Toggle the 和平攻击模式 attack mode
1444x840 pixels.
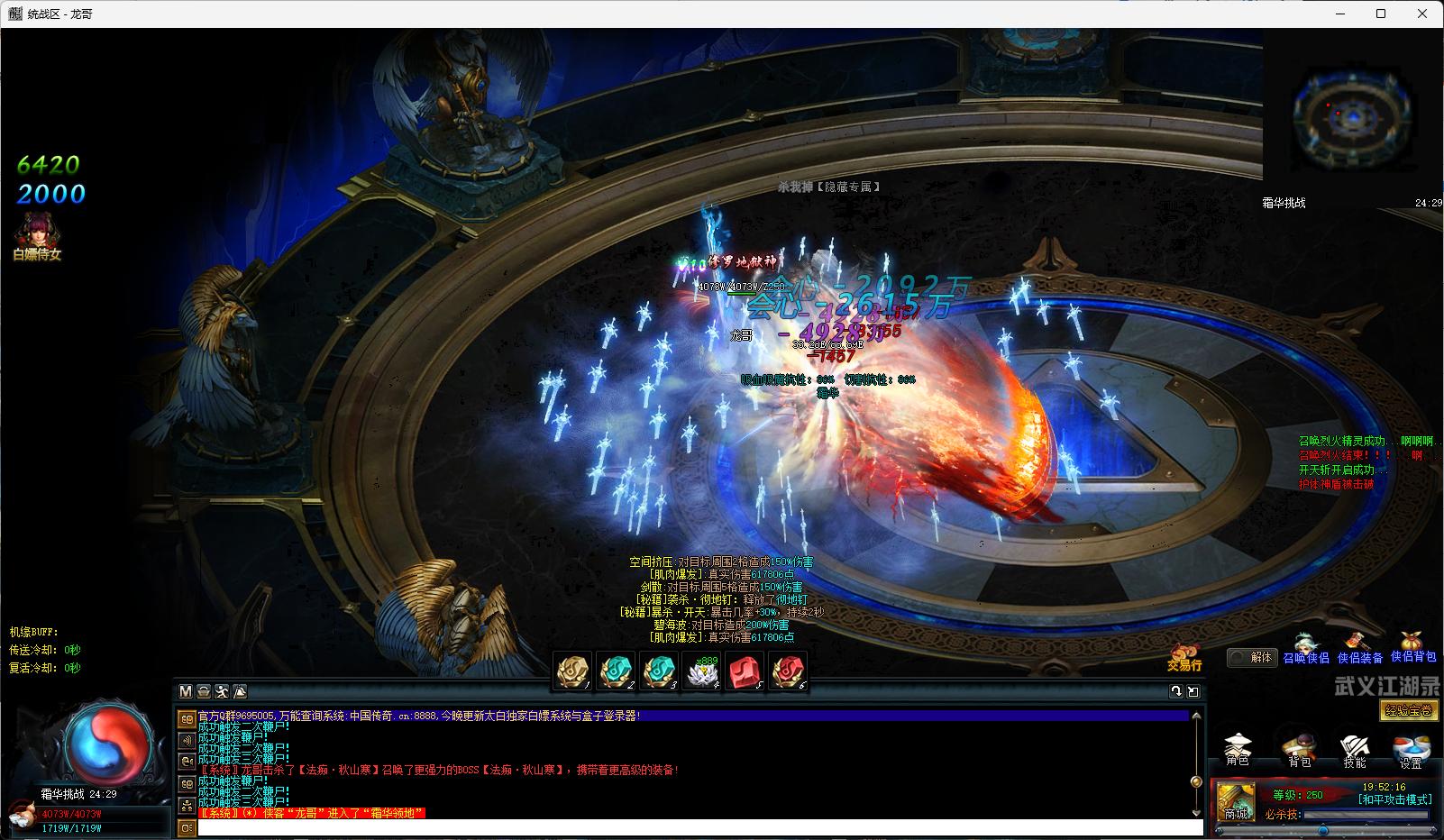[x=1394, y=799]
